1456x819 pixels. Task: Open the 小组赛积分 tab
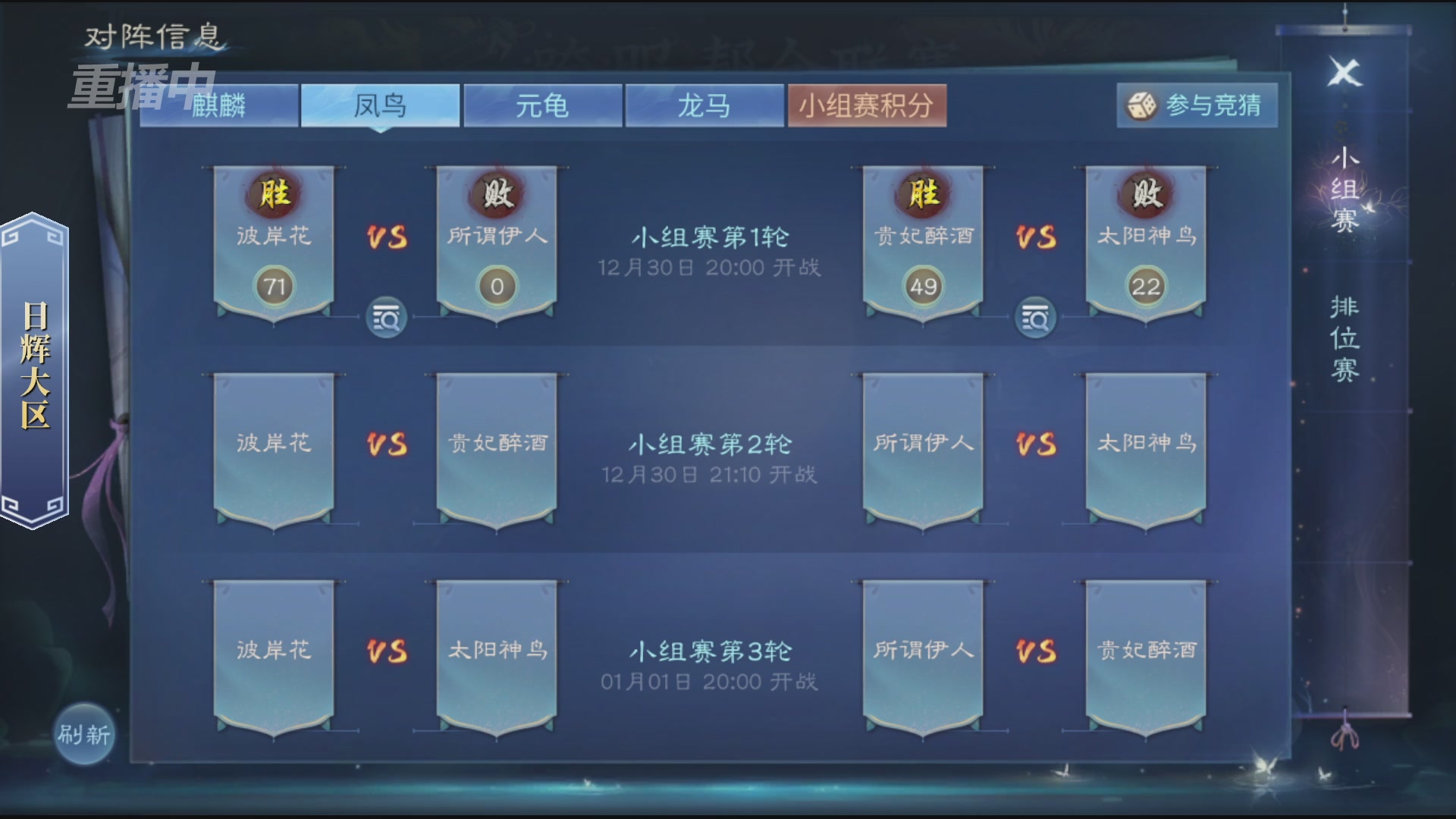(x=868, y=106)
